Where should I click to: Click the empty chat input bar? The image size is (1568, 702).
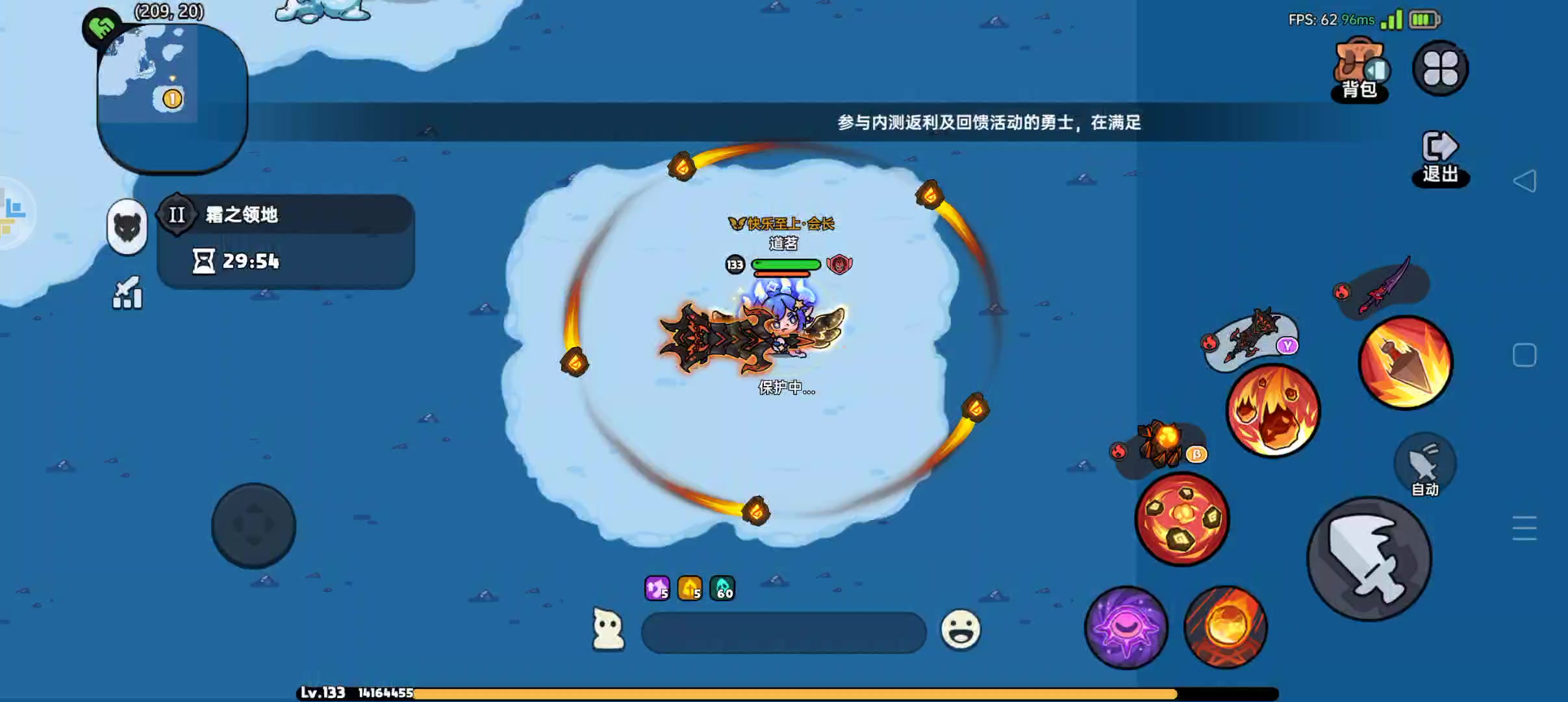[783, 630]
